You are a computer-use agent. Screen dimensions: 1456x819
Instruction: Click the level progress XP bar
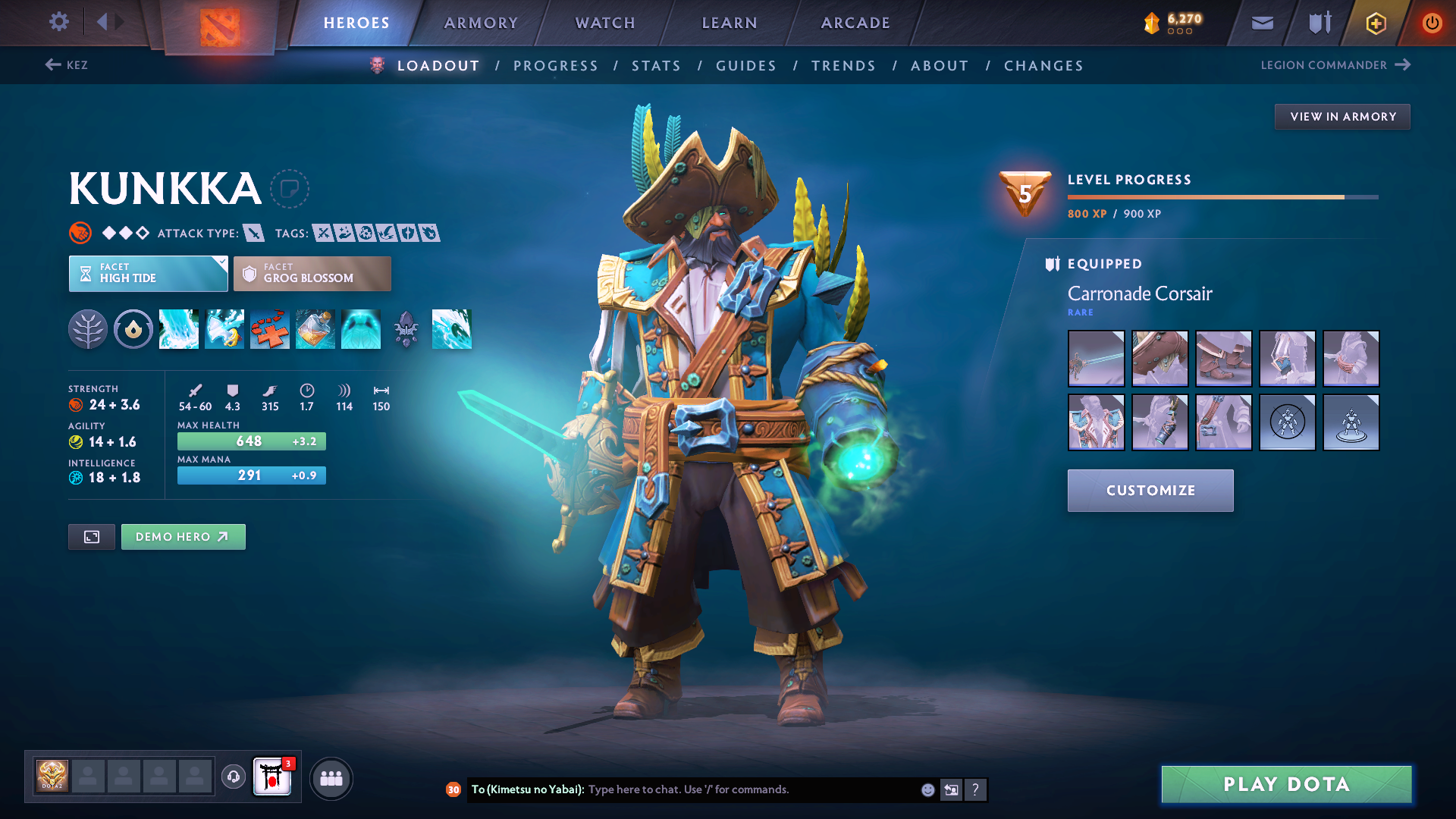tap(1221, 196)
